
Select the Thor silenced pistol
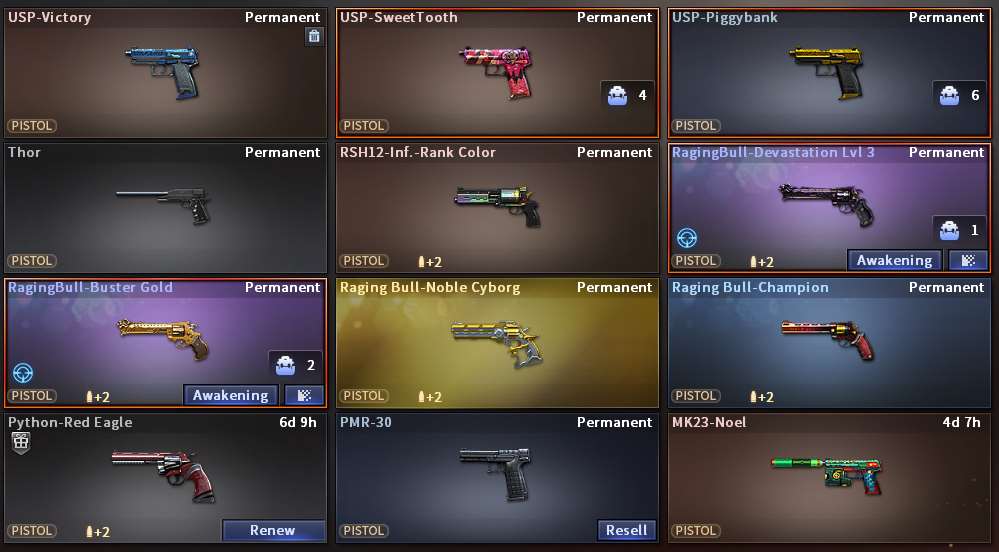165,205
